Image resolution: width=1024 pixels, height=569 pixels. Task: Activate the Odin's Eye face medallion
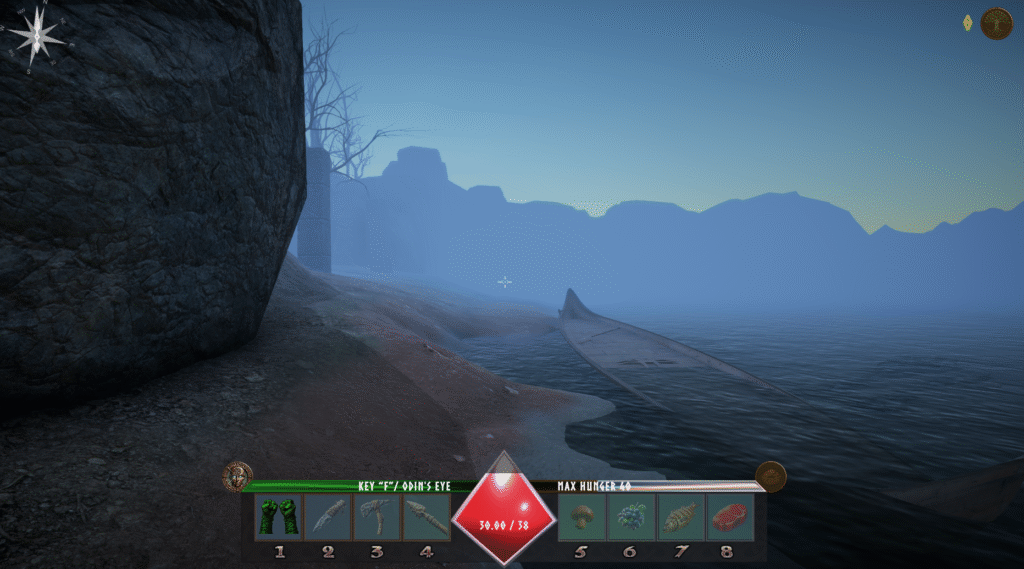pos(238,476)
